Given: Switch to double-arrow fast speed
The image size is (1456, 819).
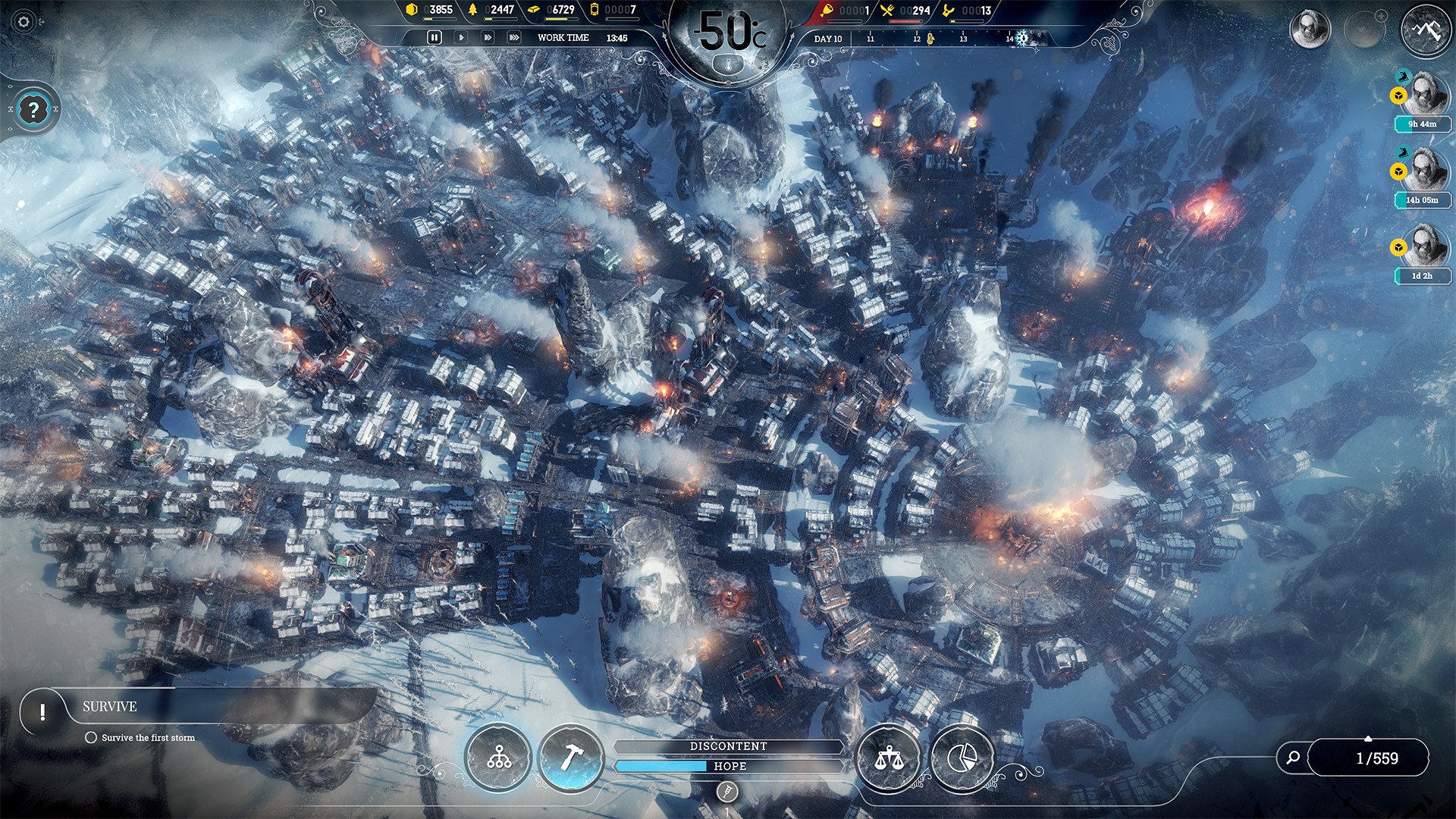Looking at the screenshot, I should 488,37.
